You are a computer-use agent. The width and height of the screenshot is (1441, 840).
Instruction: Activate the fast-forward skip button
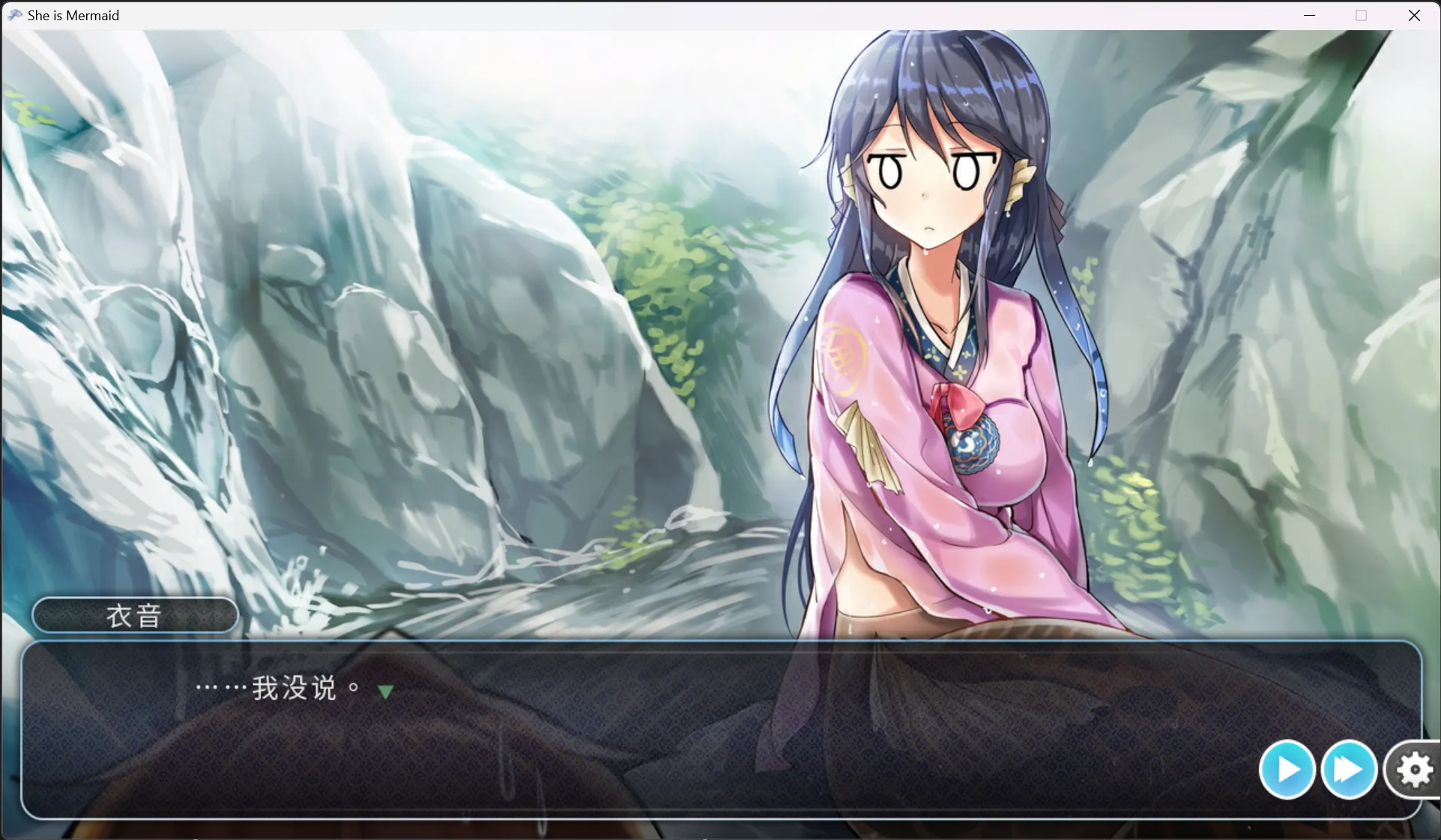pyautogui.click(x=1348, y=770)
